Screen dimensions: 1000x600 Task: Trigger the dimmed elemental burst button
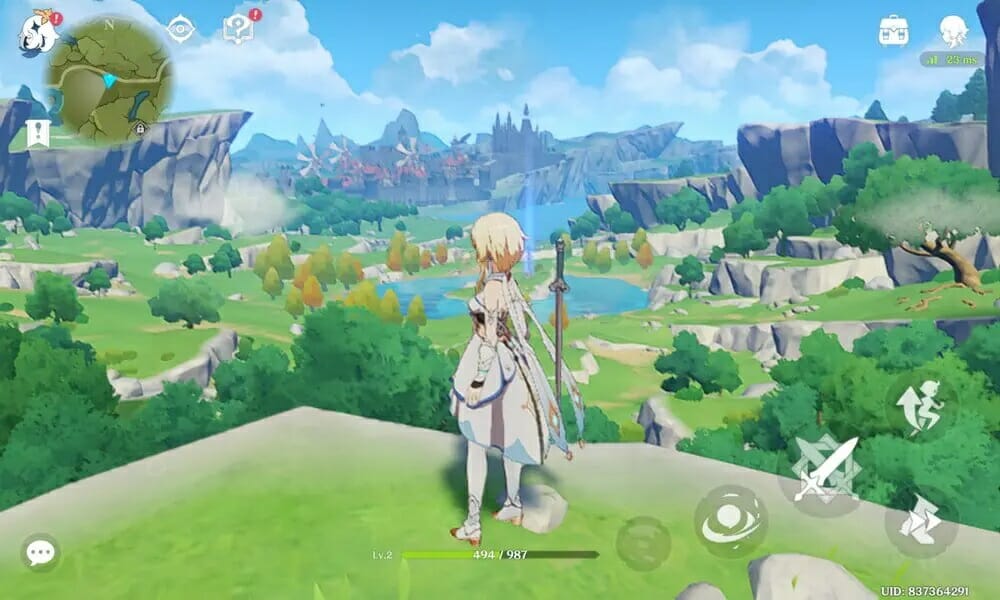(x=643, y=544)
